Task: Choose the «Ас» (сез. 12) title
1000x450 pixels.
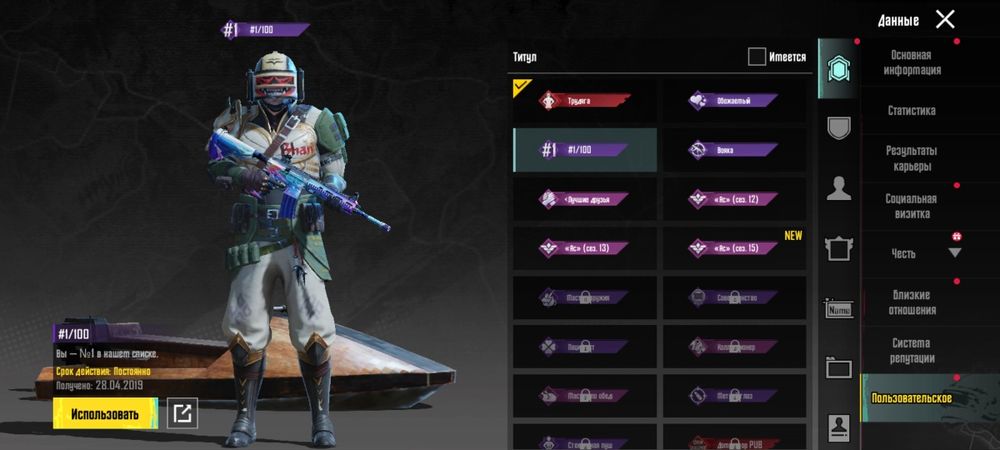Action: [733, 199]
